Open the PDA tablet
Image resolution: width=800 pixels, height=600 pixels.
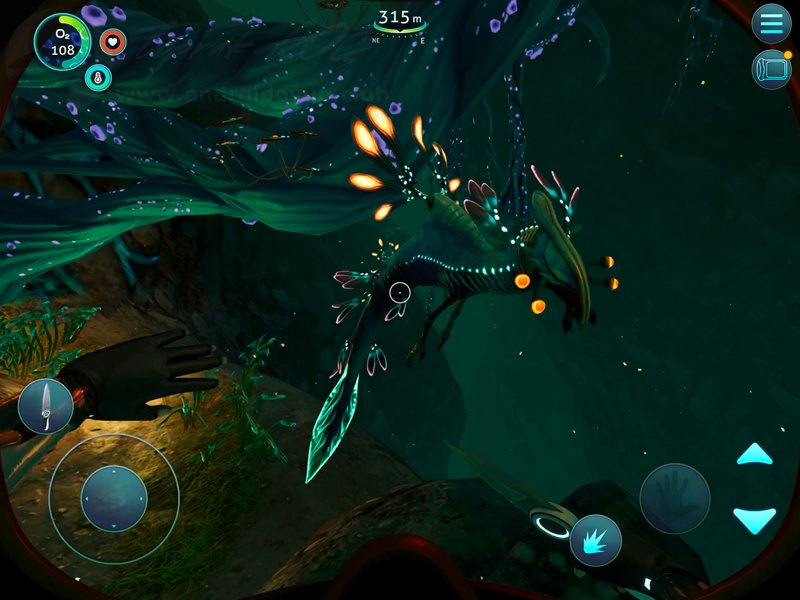pyautogui.click(x=771, y=70)
